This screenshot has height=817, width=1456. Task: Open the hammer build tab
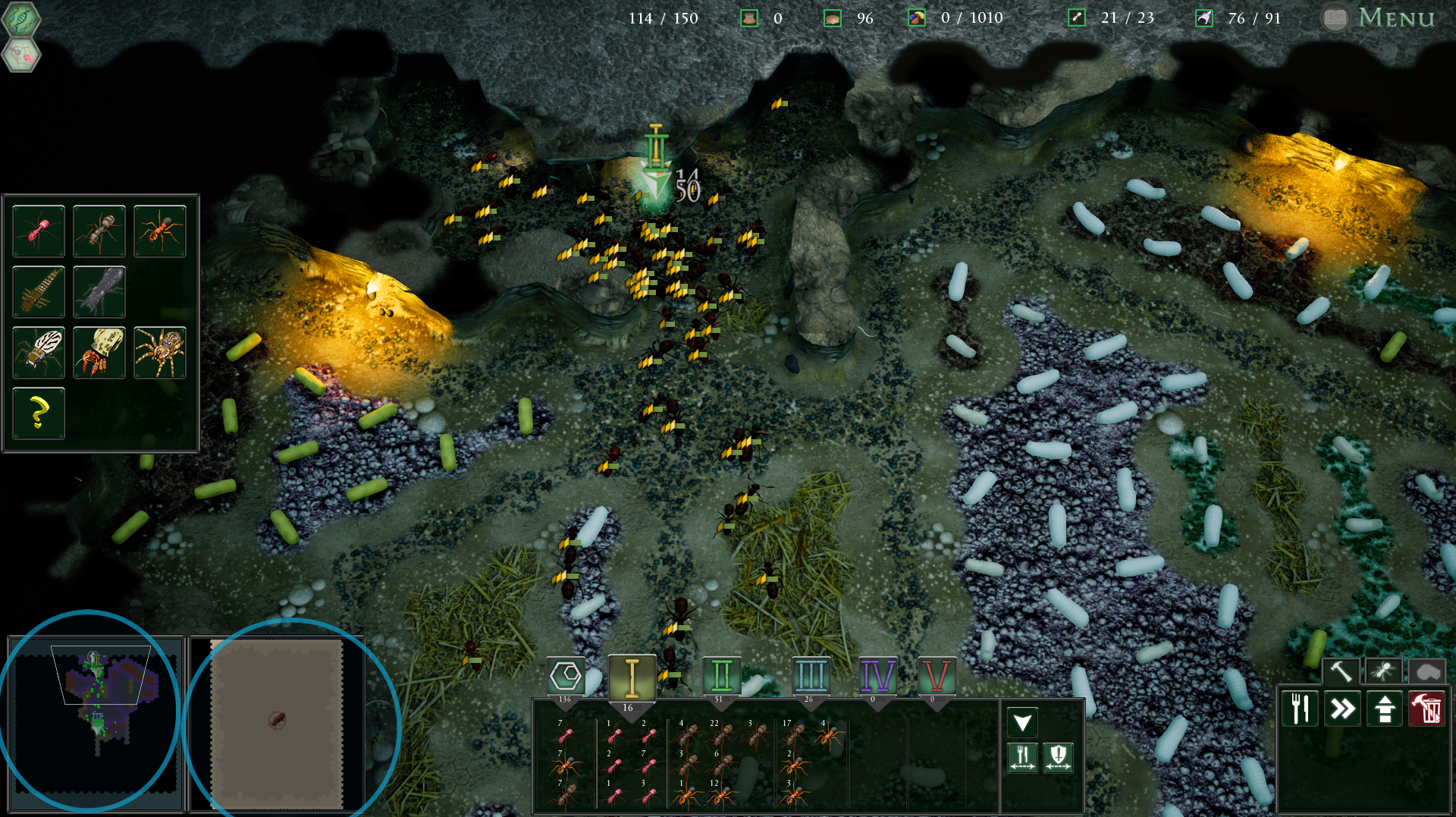tap(1341, 671)
